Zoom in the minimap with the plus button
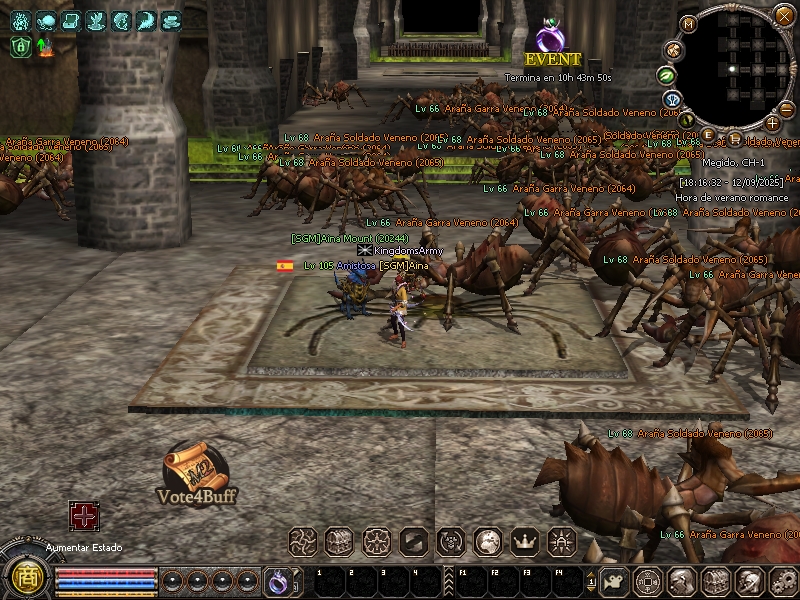The image size is (800, 600). point(772,123)
